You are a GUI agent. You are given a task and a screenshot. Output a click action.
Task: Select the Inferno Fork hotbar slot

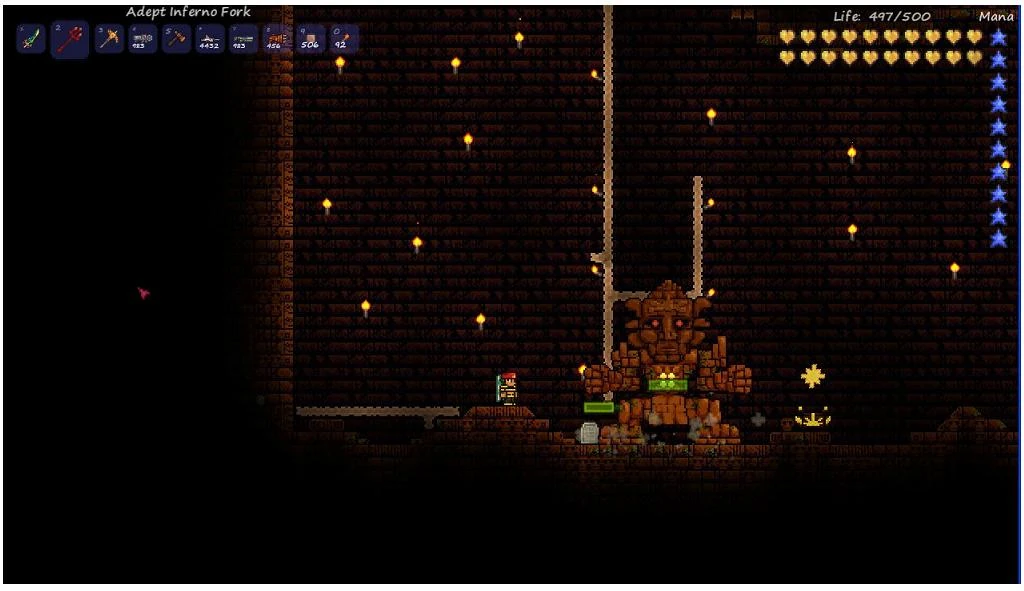[x=70, y=40]
